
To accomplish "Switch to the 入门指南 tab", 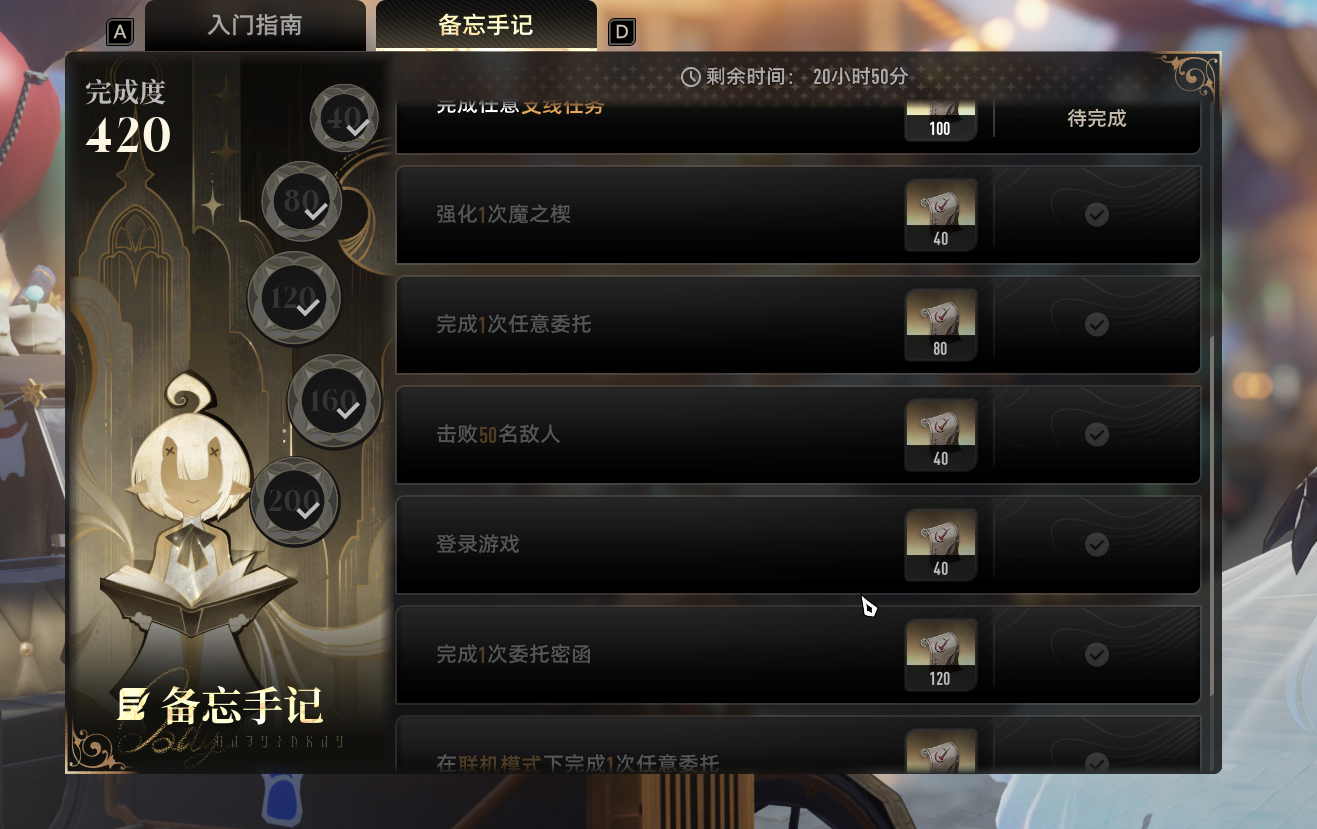I will (256, 27).
